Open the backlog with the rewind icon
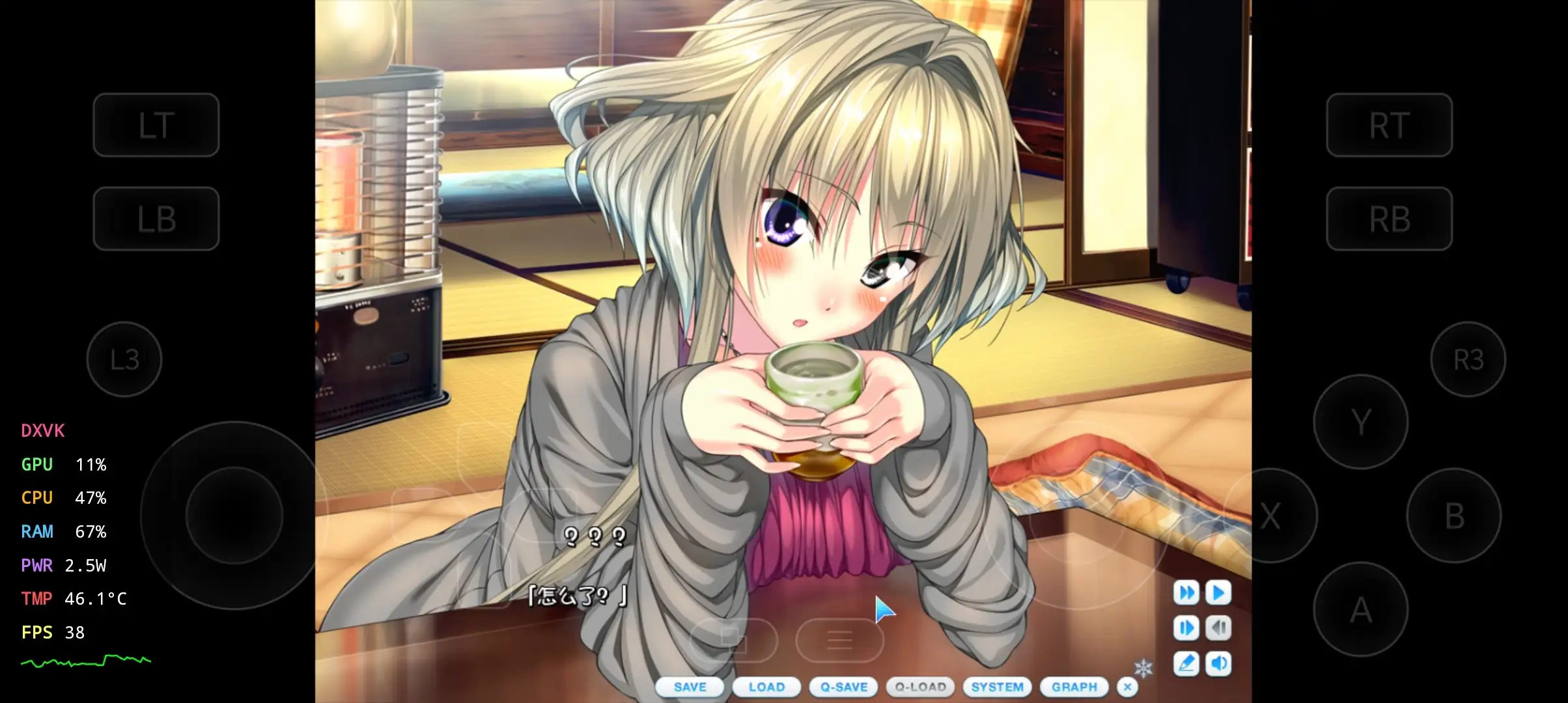The image size is (1568, 703). pyautogui.click(x=1218, y=627)
